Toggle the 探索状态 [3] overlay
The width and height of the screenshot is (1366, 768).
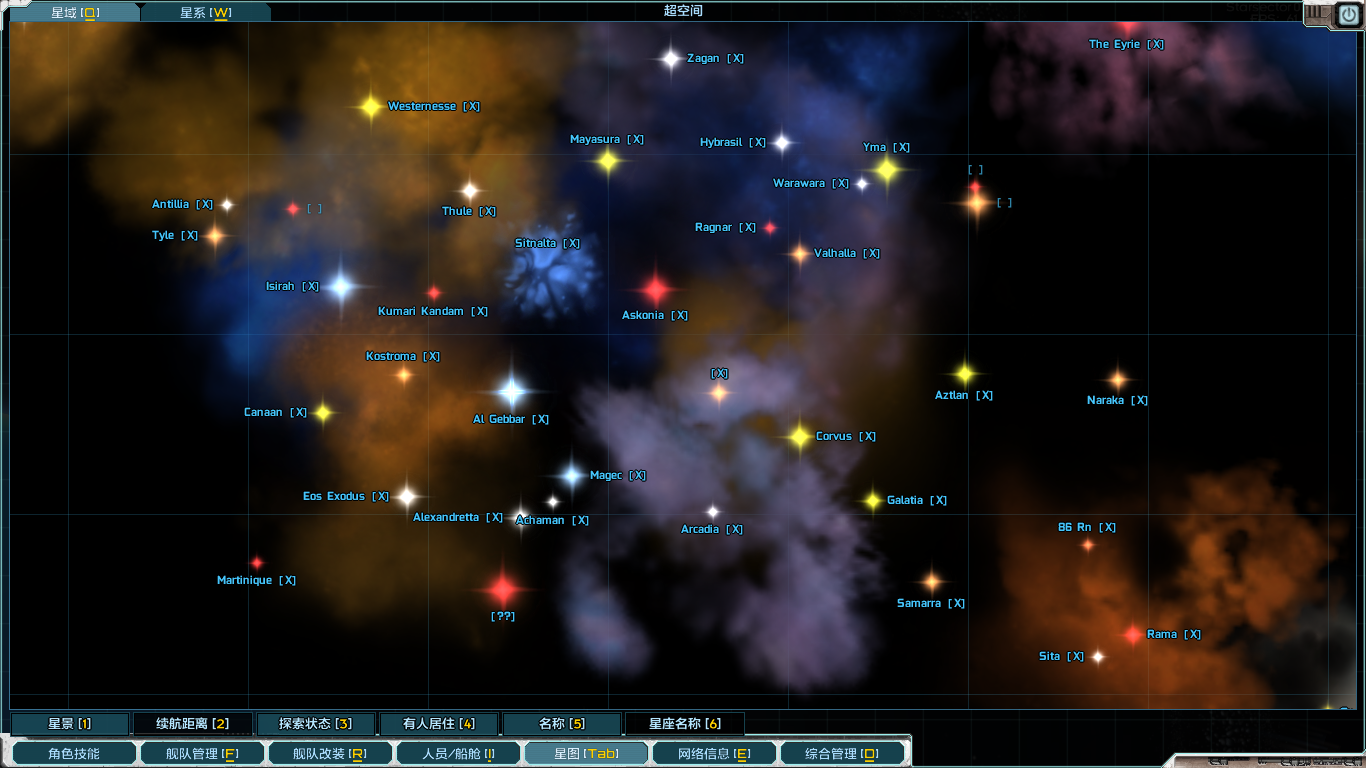[317, 723]
